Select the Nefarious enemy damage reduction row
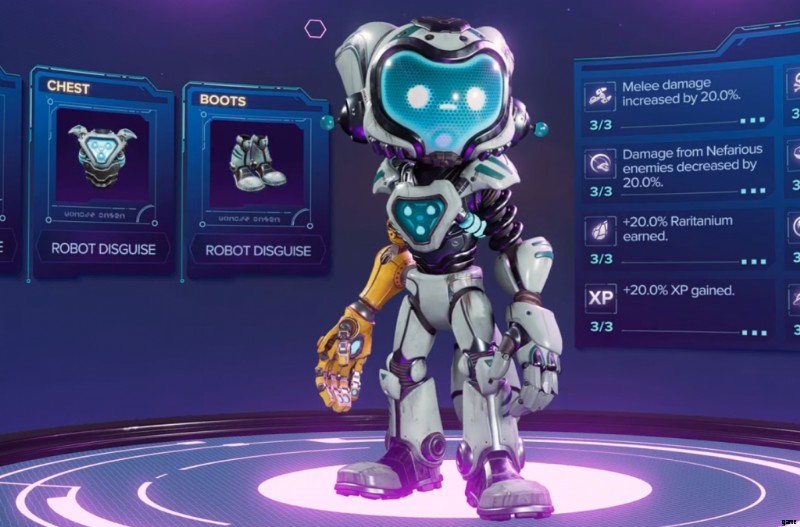The image size is (800, 527). (678, 171)
